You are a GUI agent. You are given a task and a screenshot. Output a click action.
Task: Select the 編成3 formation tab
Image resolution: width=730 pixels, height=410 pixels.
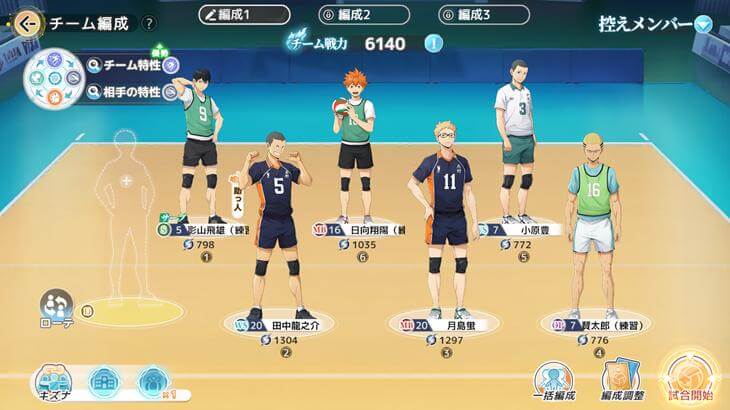[484, 15]
